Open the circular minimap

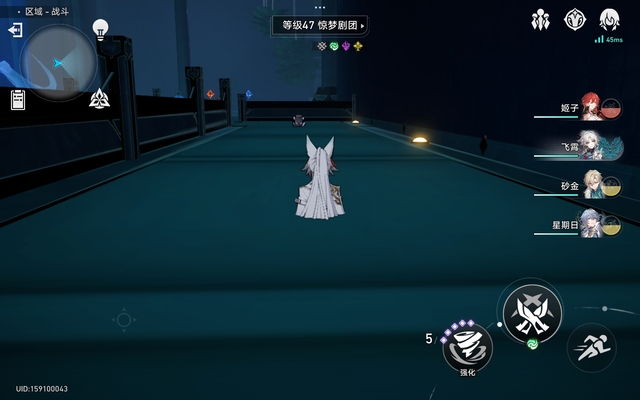[57, 62]
